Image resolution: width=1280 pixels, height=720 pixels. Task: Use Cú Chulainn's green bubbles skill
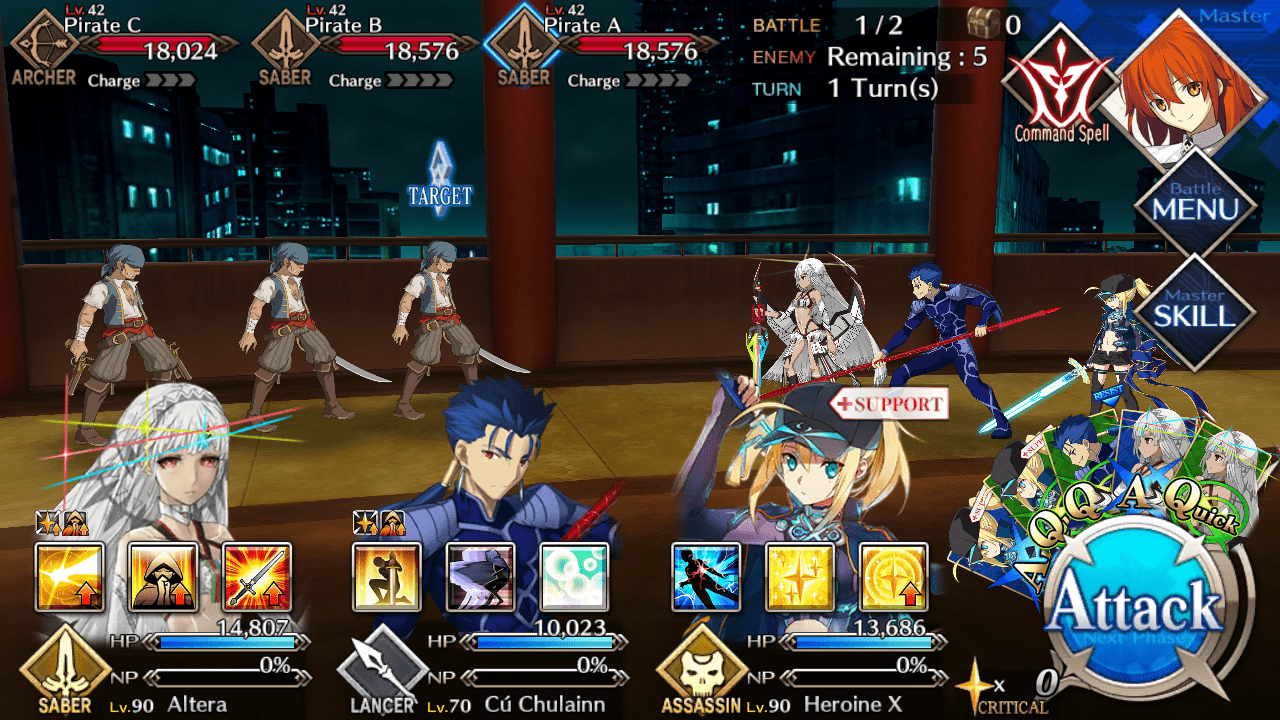point(574,577)
